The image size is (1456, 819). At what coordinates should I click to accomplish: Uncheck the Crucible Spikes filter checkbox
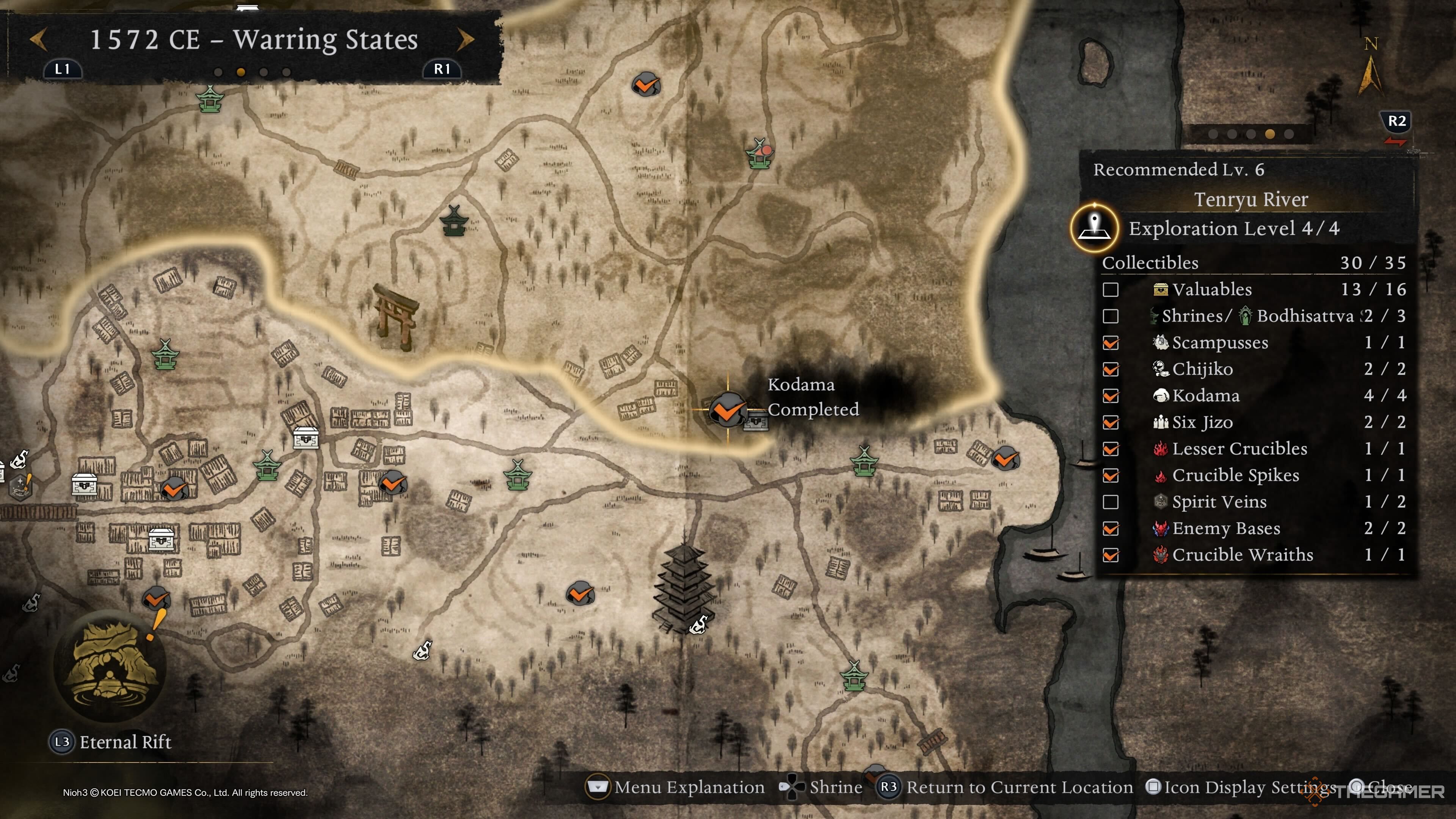pyautogui.click(x=1111, y=475)
